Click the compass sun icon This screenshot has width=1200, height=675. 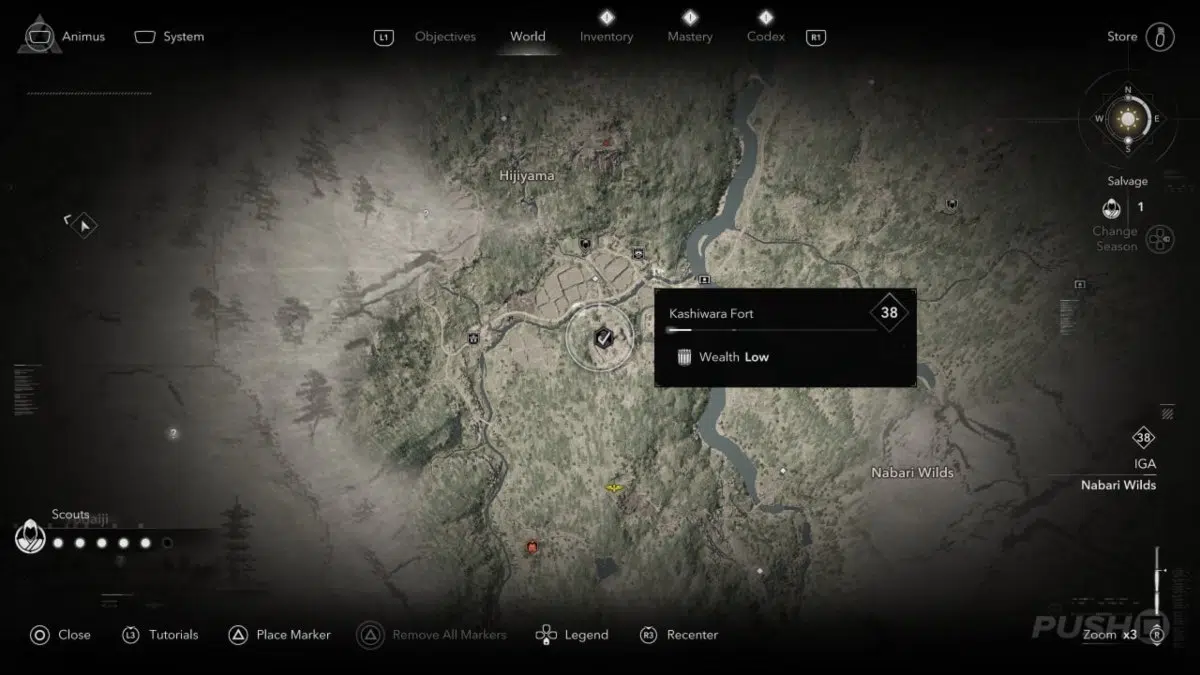pyautogui.click(x=1128, y=120)
